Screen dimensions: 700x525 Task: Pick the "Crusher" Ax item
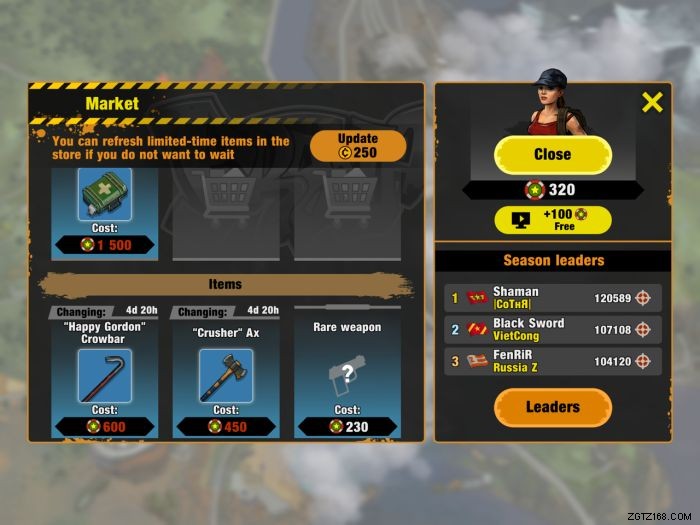226,374
